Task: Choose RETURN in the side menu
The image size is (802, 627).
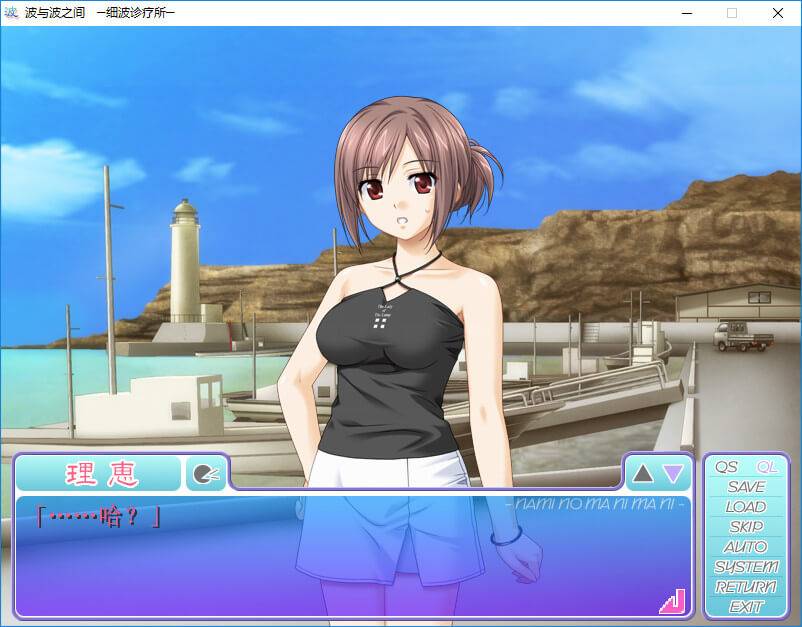Action: pyautogui.click(x=746, y=587)
